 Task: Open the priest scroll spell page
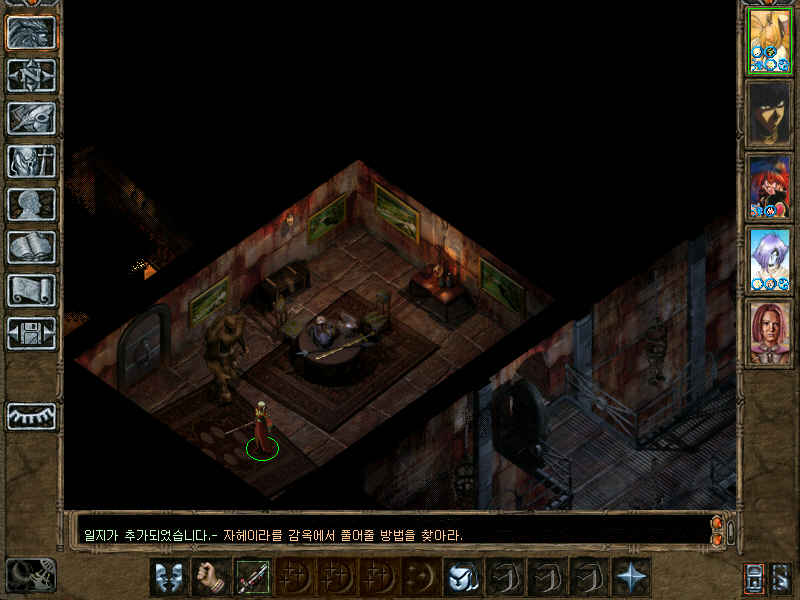tap(31, 290)
